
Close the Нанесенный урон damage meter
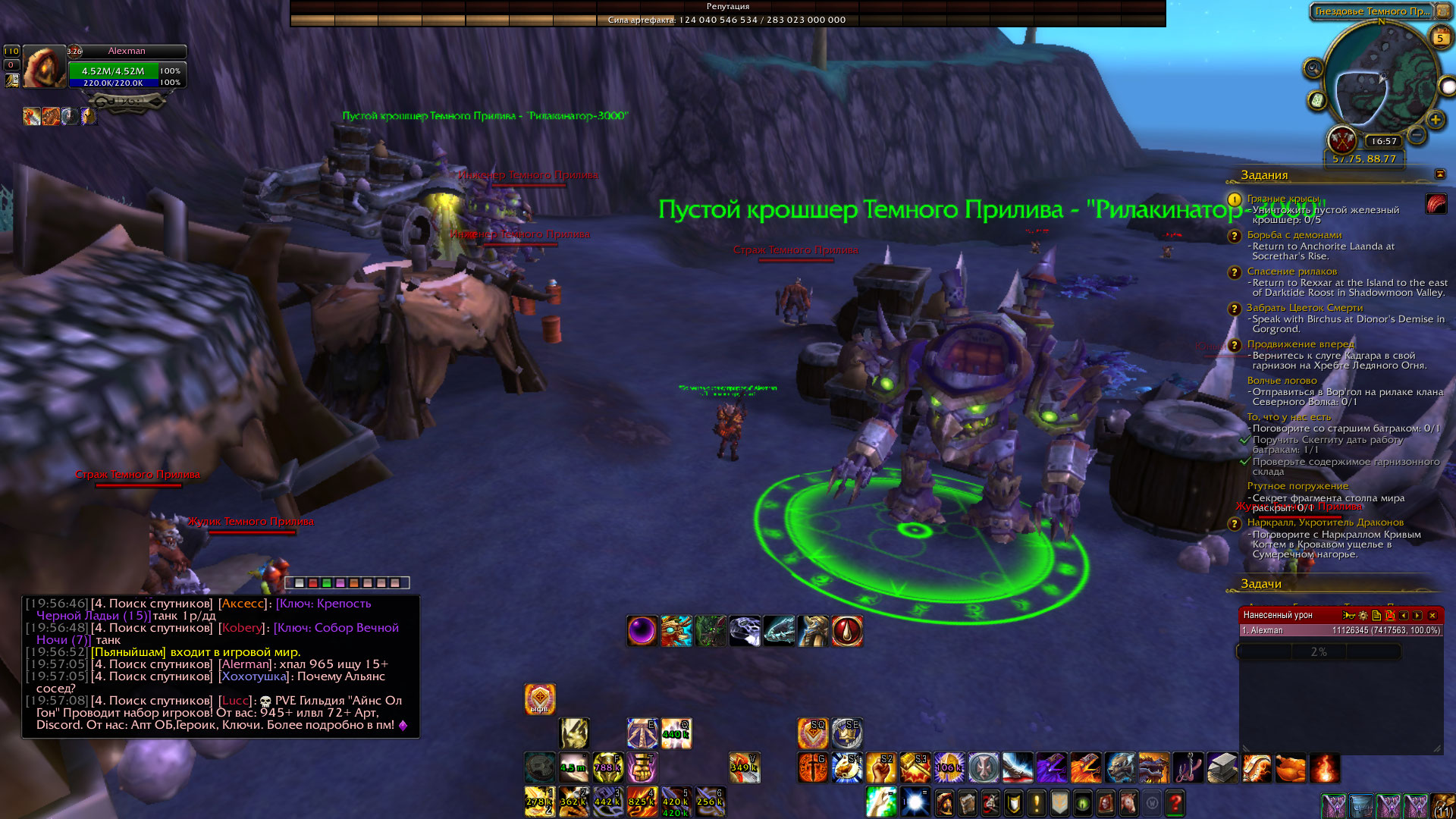tap(1432, 615)
